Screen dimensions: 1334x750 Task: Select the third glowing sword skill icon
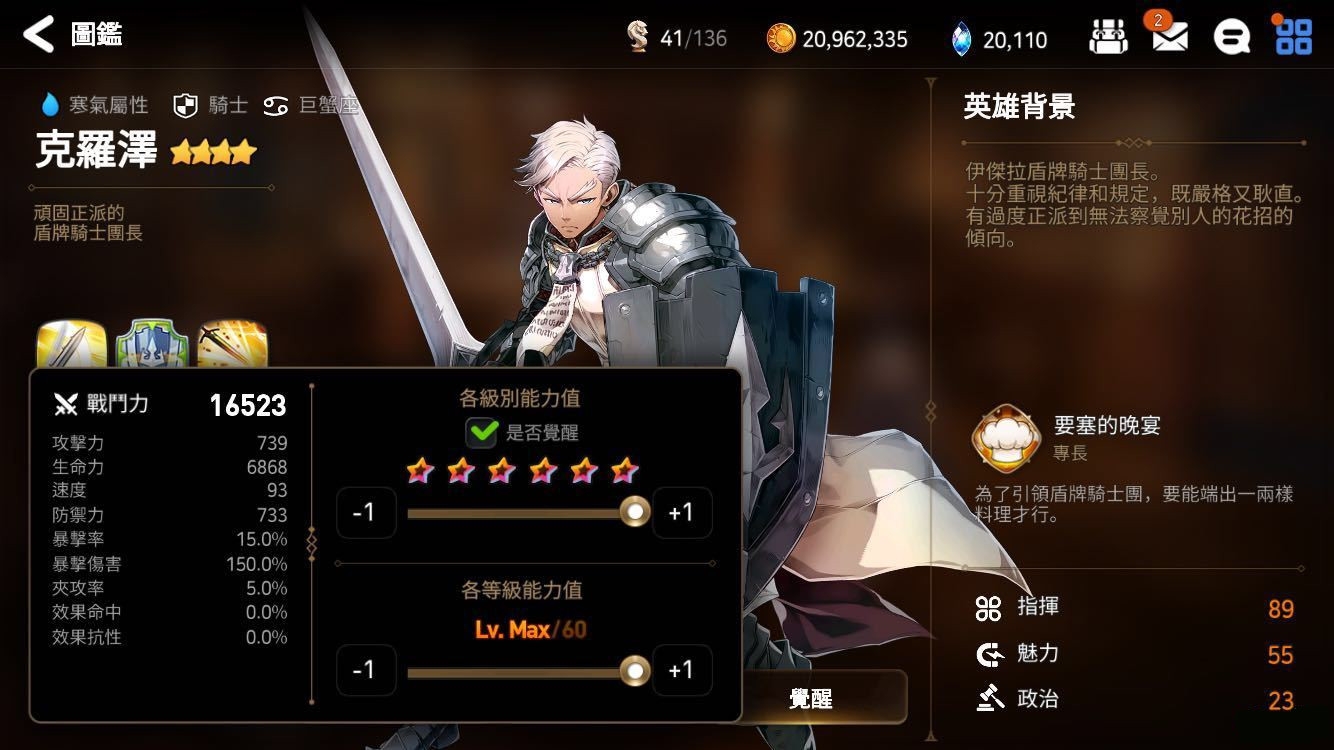click(x=232, y=345)
